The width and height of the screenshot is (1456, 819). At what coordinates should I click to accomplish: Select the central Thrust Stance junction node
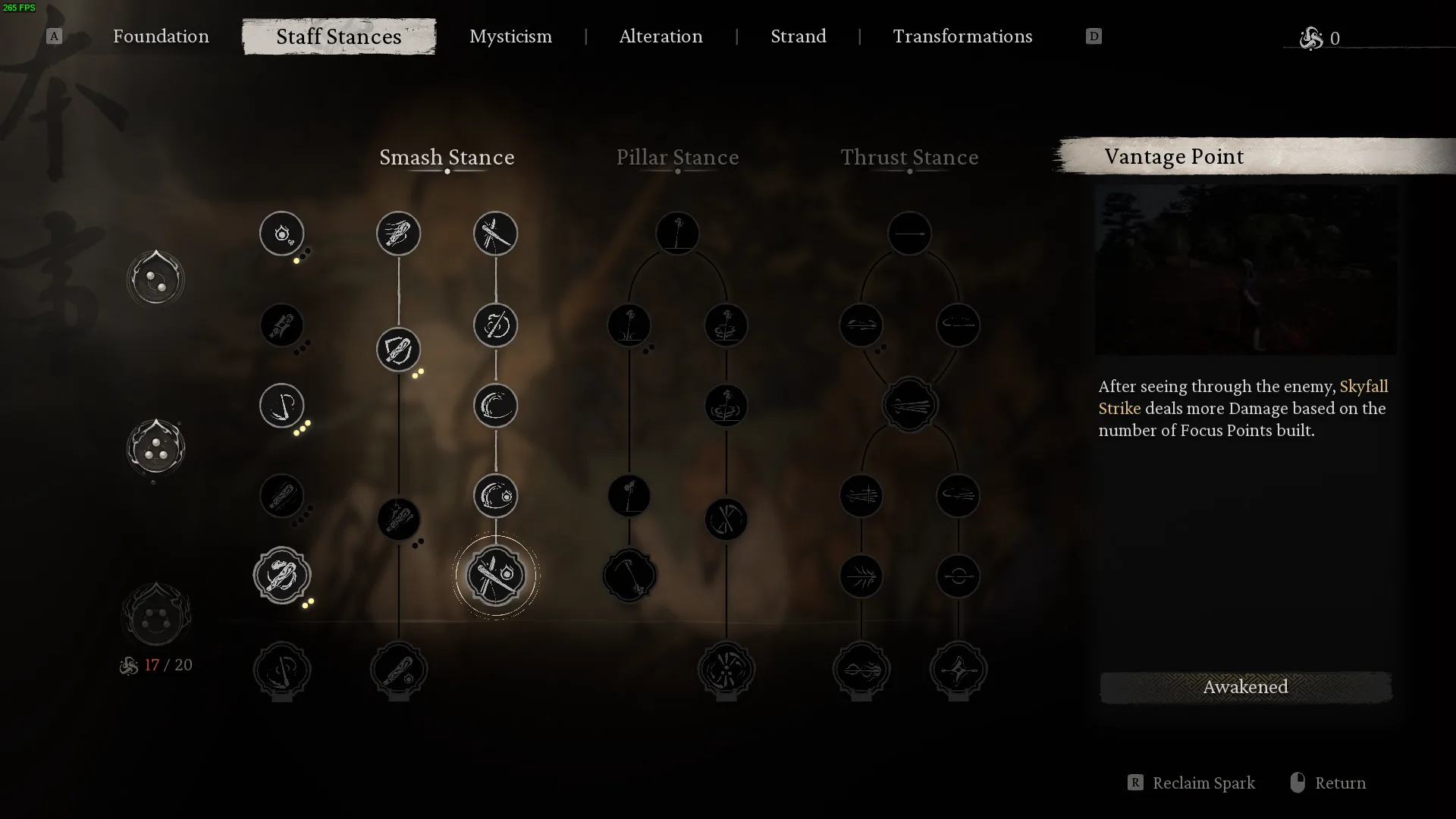click(909, 406)
